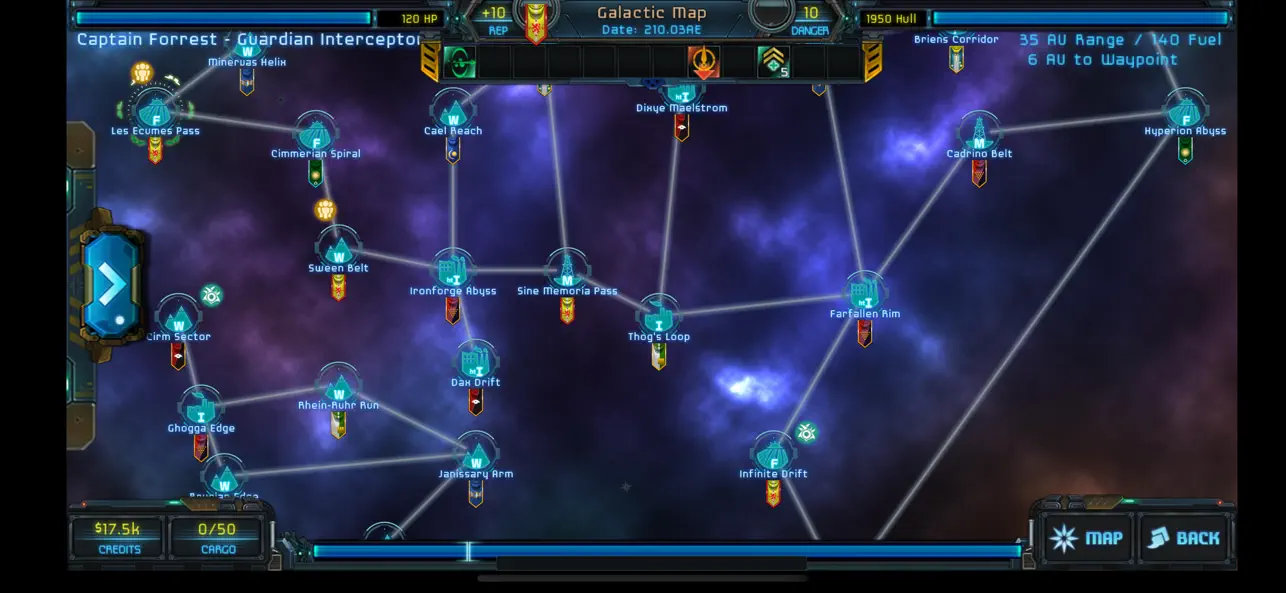Image resolution: width=1286 pixels, height=593 pixels.
Task: Choose the Cirm Sector node
Action: click(179, 316)
